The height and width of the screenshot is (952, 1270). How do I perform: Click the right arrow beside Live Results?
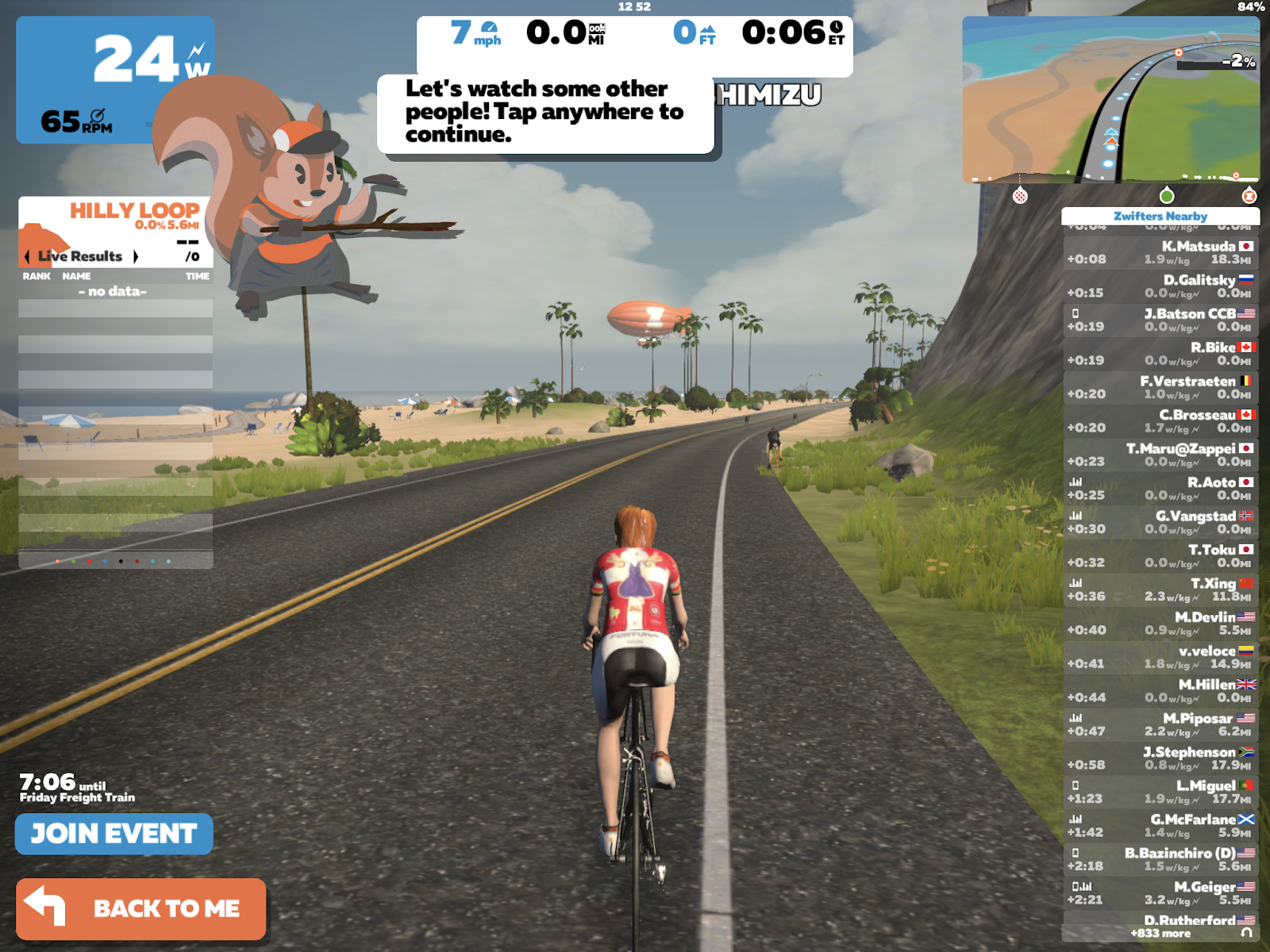136,256
